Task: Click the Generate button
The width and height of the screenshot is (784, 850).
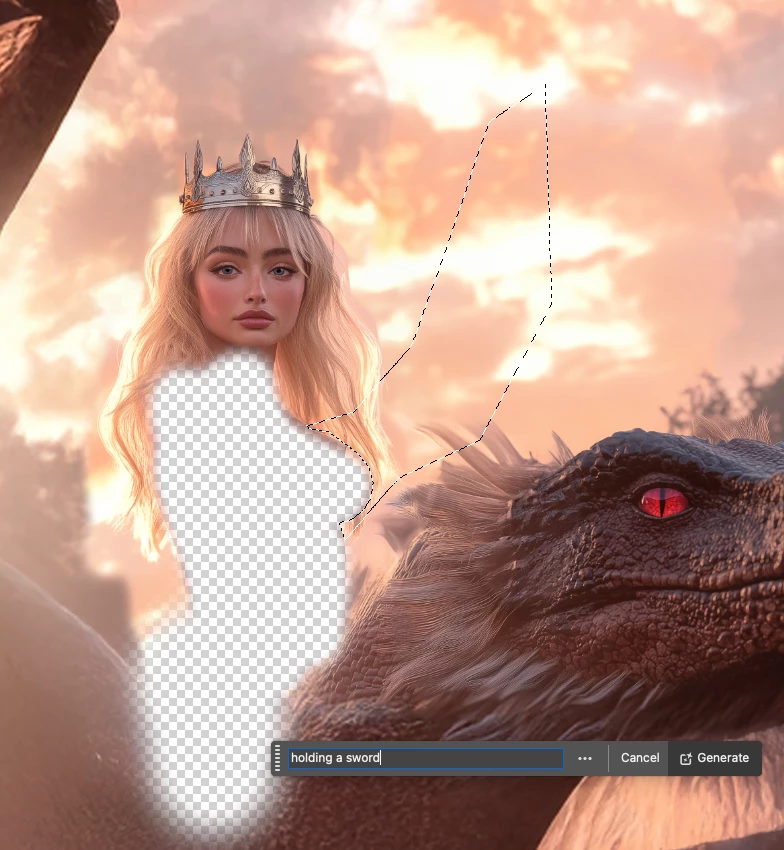Action: (714, 758)
